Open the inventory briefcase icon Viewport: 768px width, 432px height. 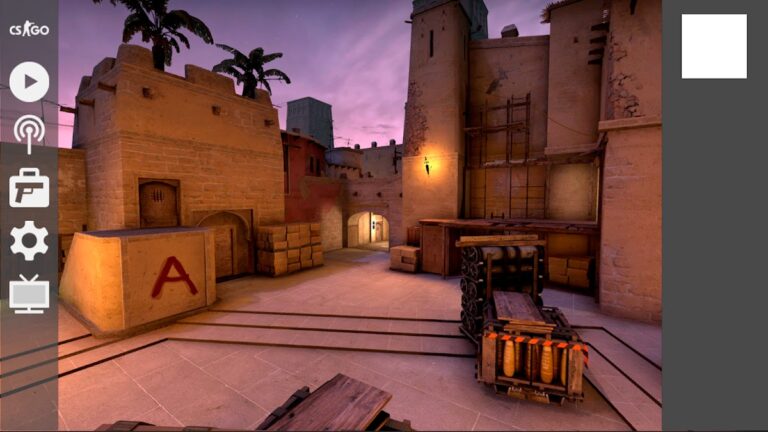coord(29,188)
